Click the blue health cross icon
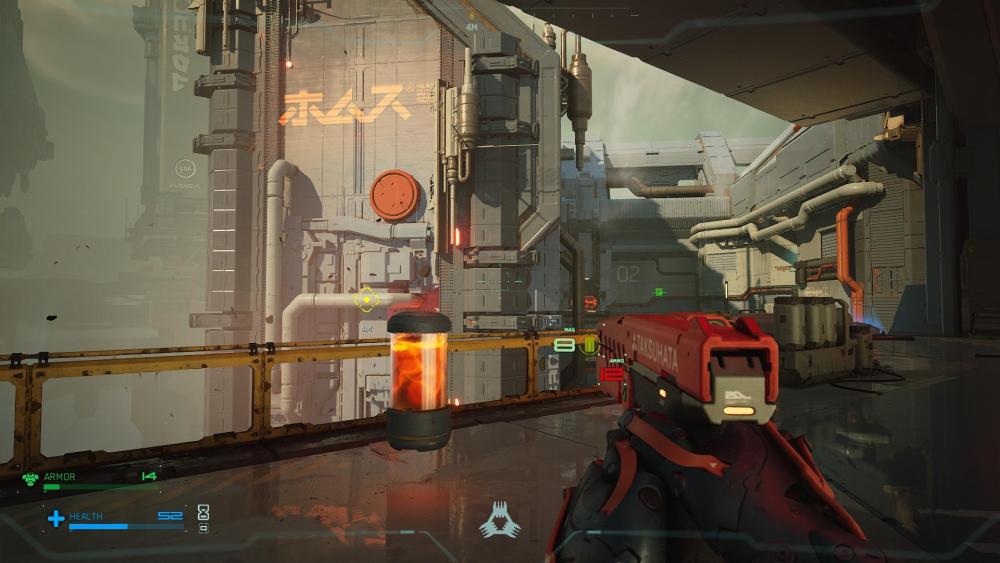 coord(56,518)
